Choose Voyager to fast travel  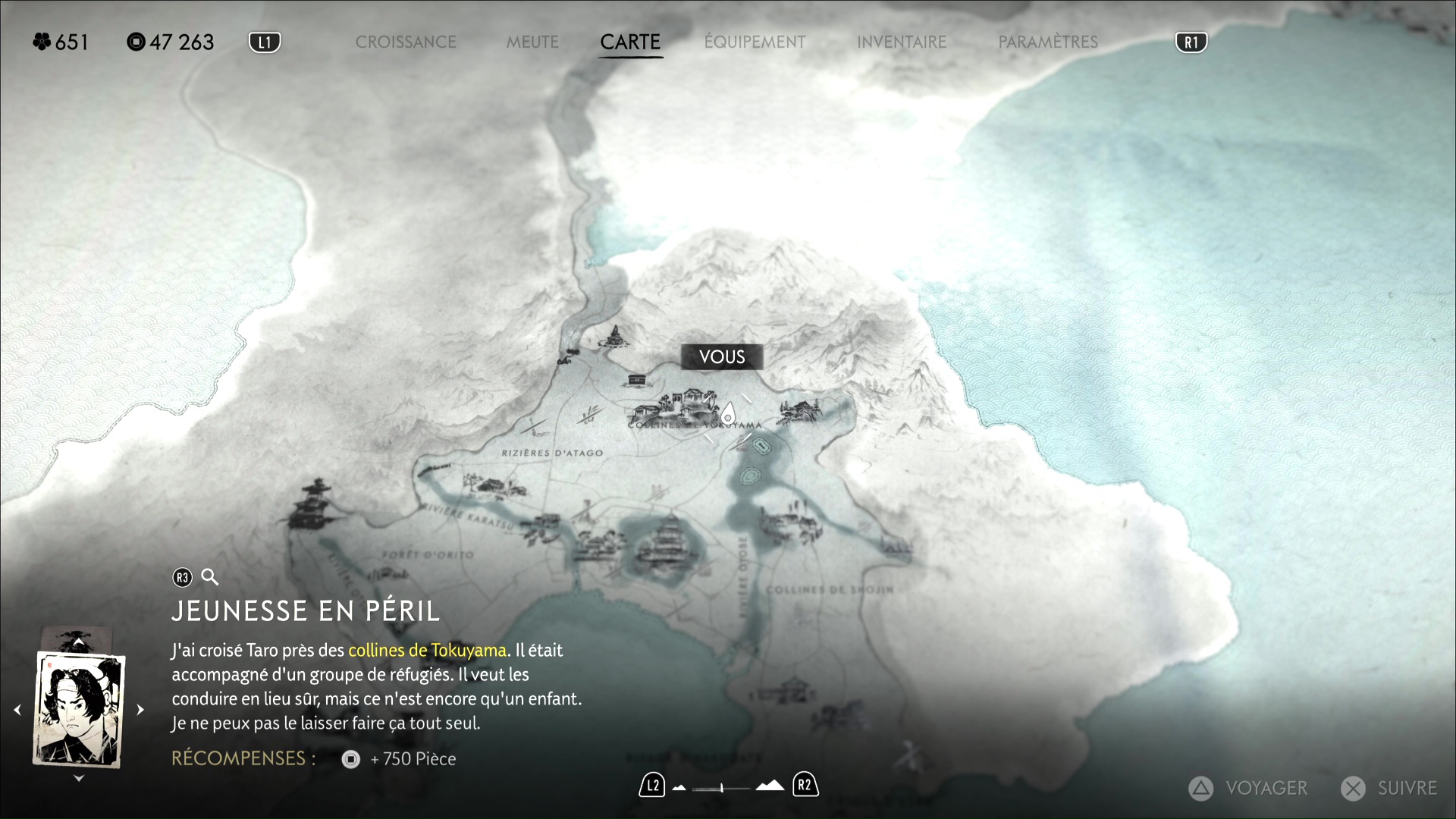pos(1248,789)
